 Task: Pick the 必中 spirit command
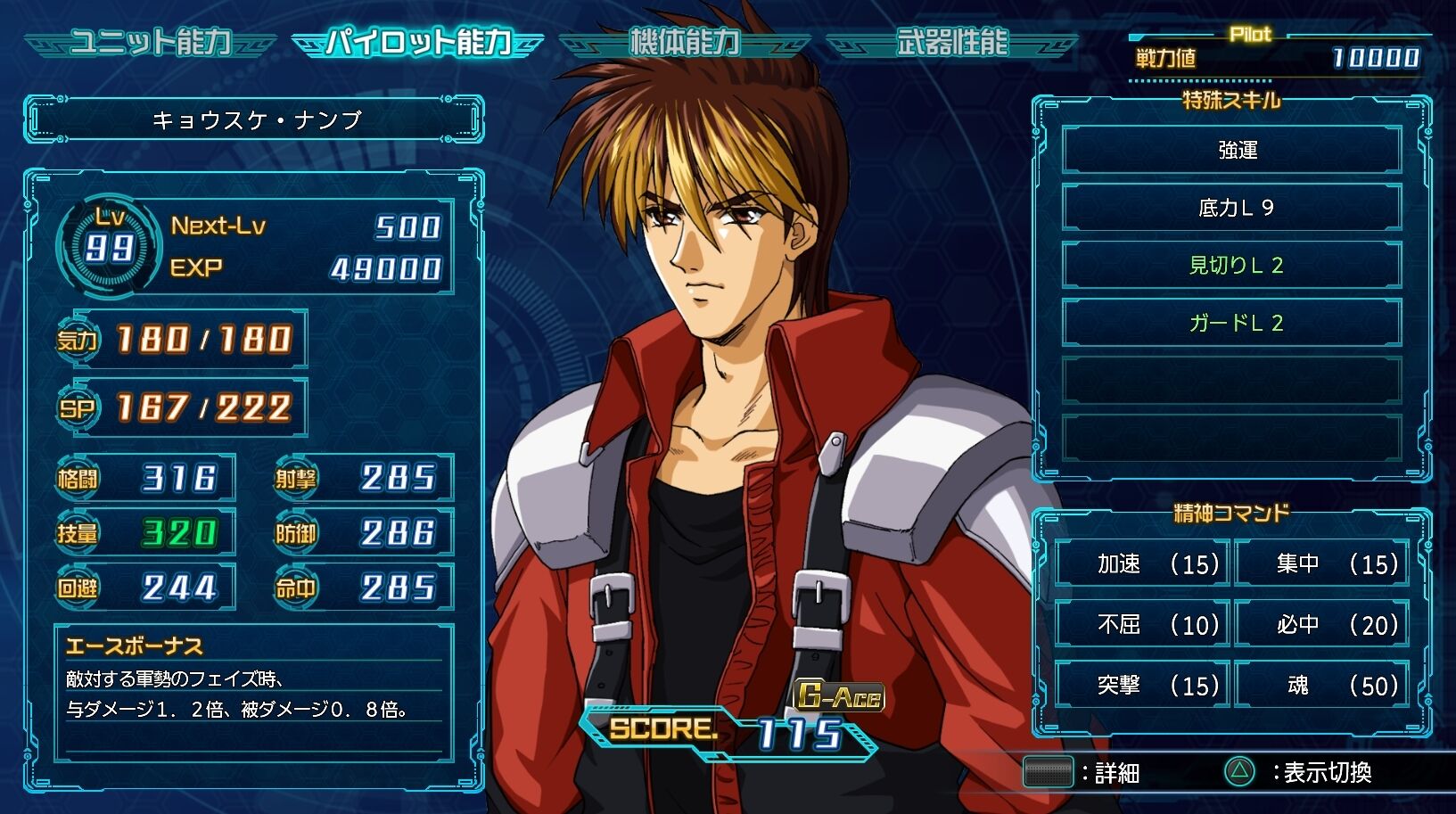(x=1322, y=624)
